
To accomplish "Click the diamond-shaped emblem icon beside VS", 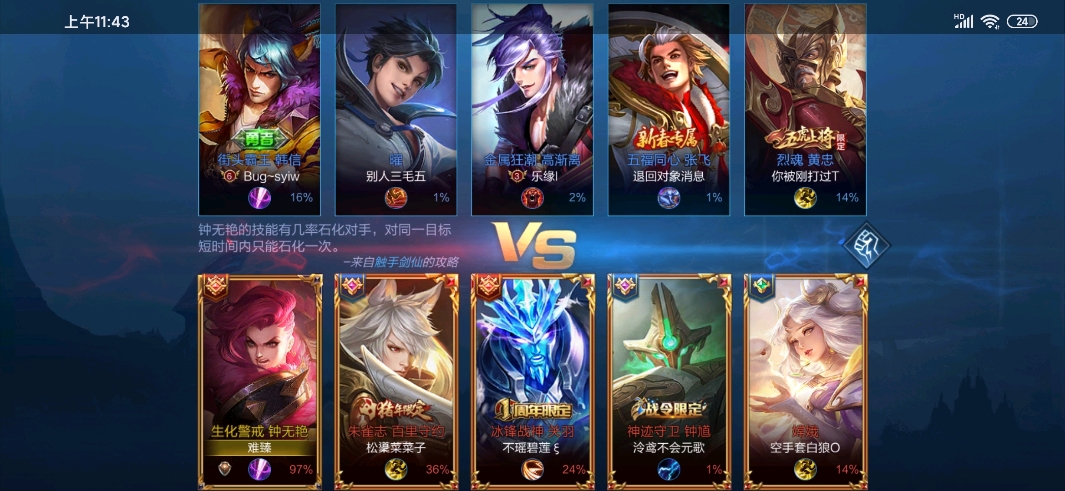I will click(x=867, y=246).
